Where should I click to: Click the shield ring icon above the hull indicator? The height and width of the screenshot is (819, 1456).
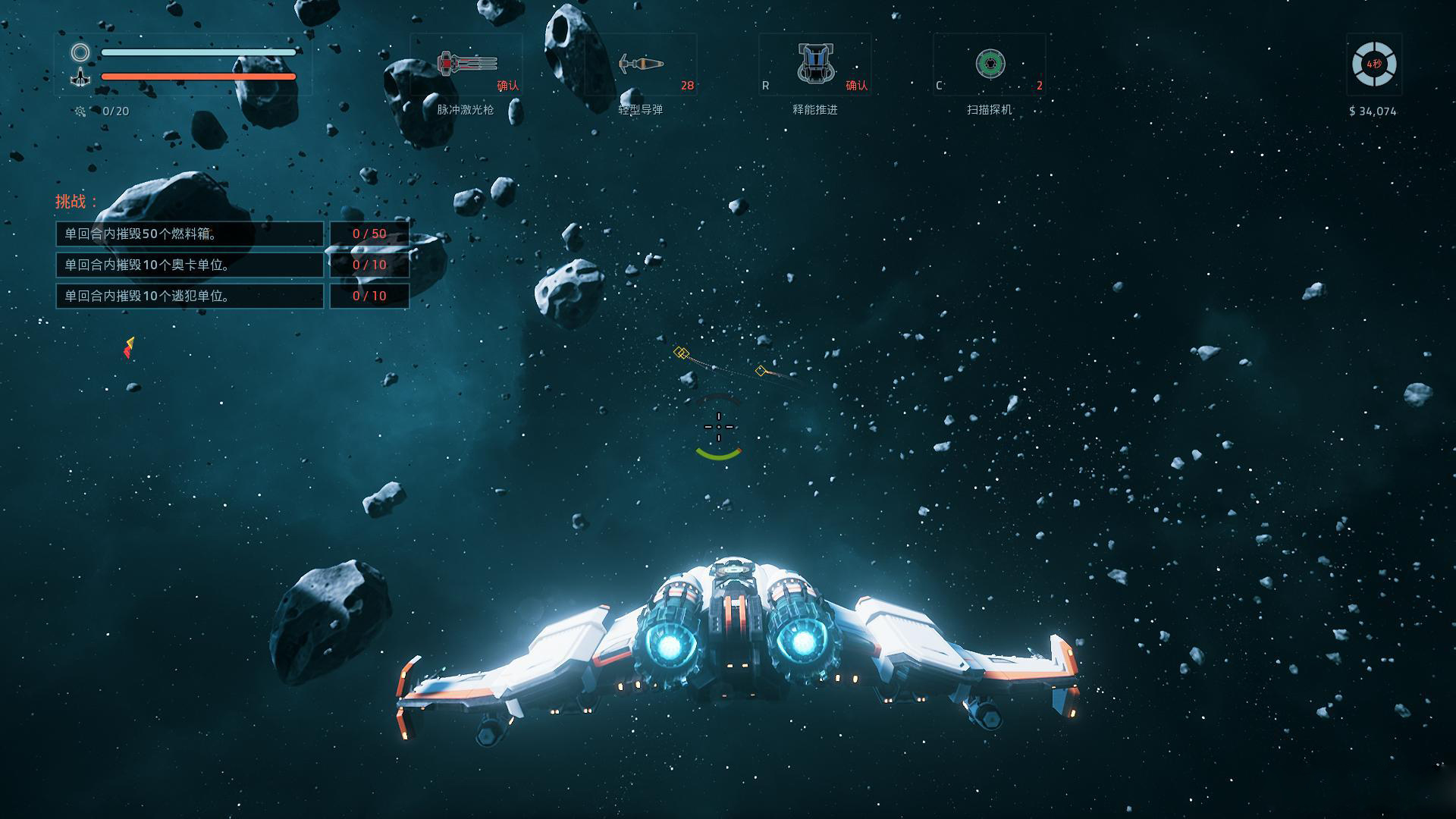click(x=79, y=52)
